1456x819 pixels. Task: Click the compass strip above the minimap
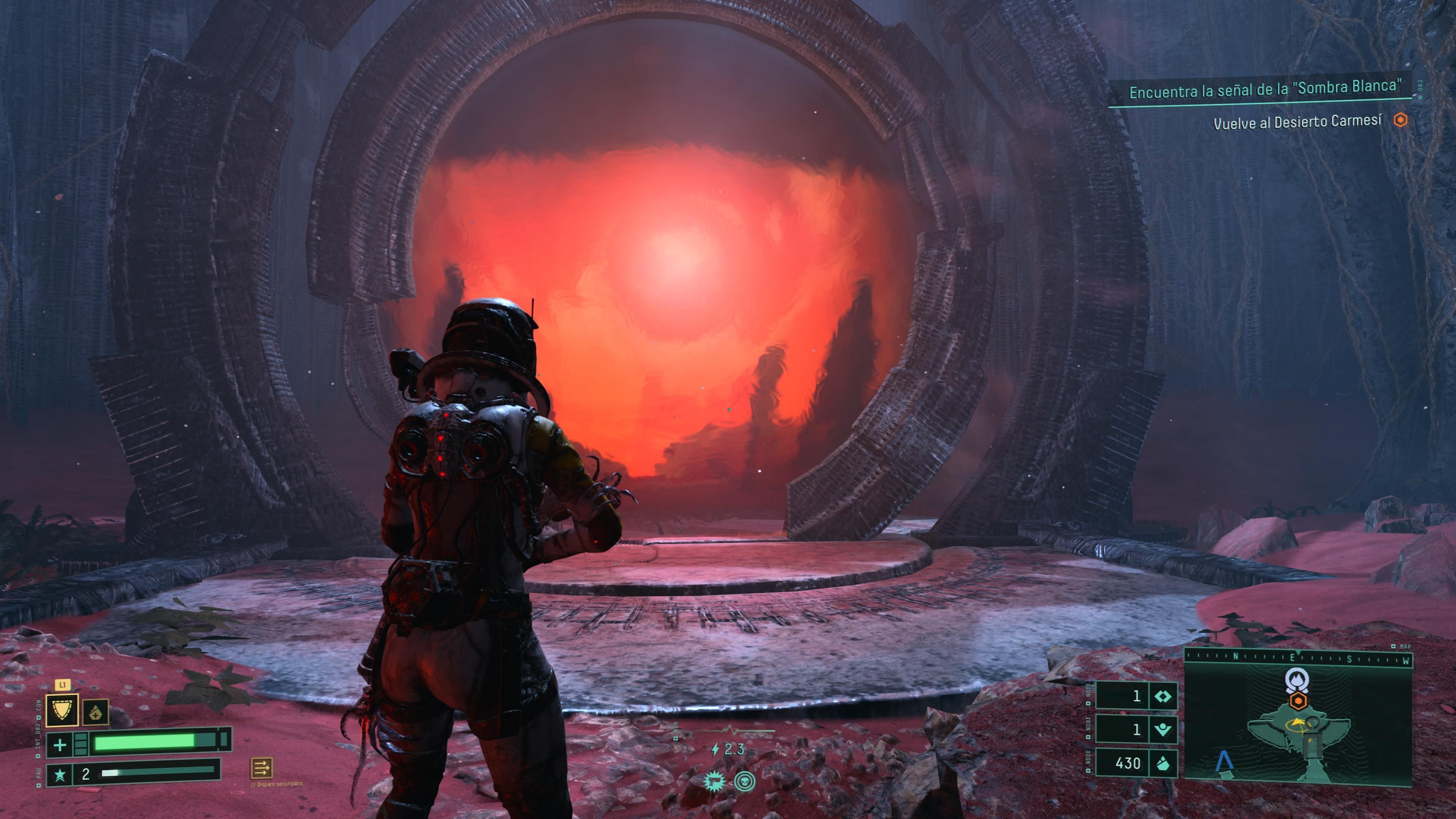(x=1298, y=657)
